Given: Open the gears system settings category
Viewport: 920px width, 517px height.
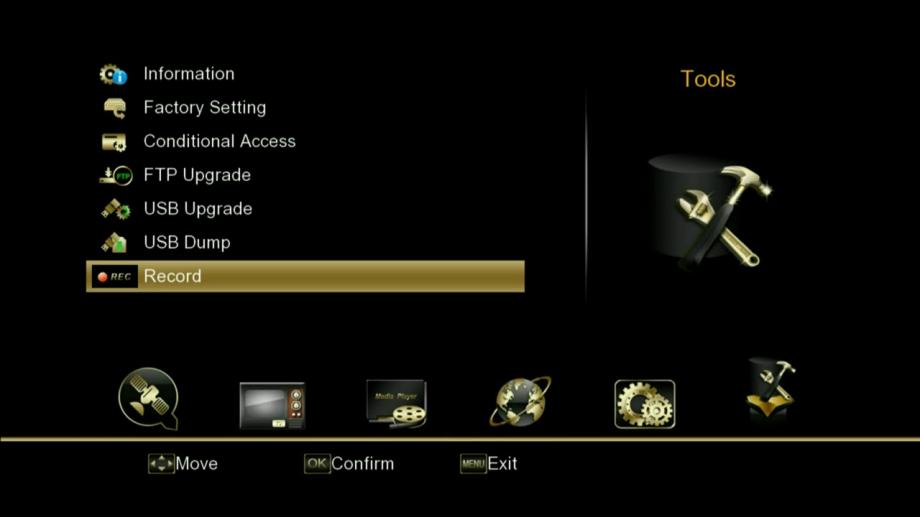Looking at the screenshot, I should click(x=644, y=404).
